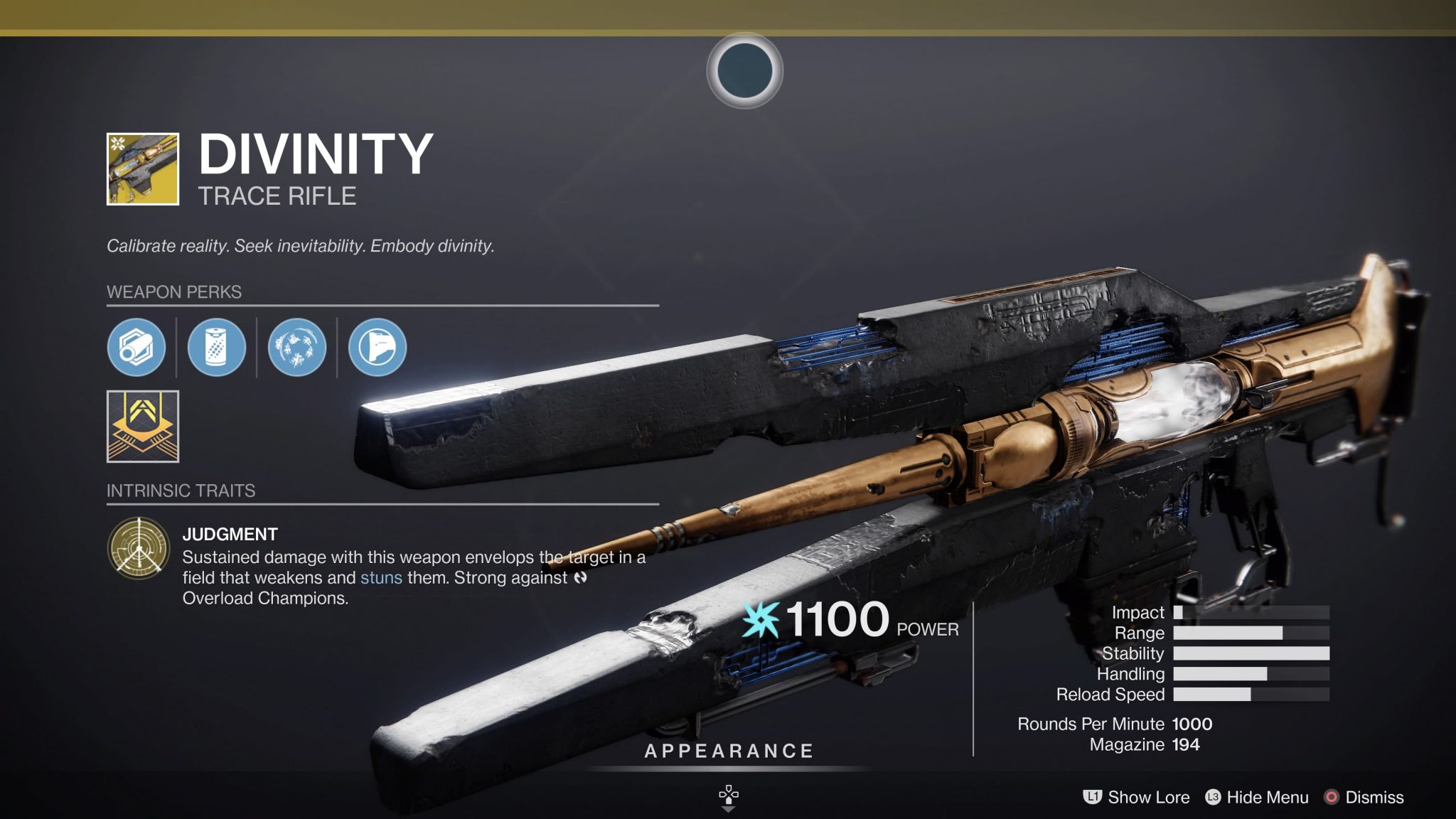Select the barrel perk icon
The image size is (1456, 819).
136,348
